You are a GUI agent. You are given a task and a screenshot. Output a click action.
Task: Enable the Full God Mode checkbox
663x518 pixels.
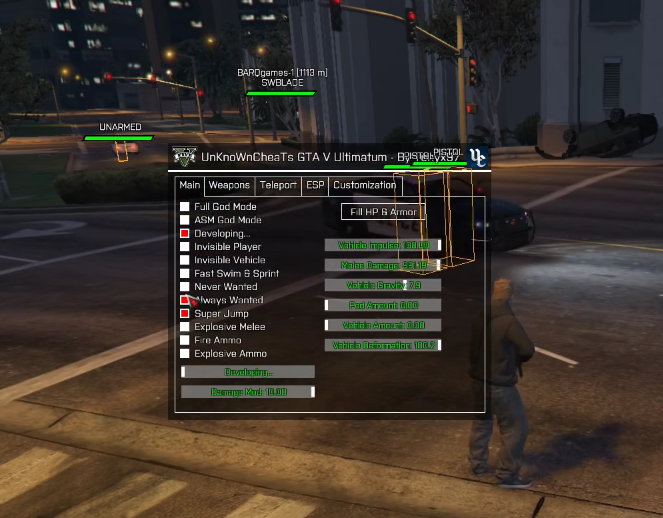coord(185,207)
